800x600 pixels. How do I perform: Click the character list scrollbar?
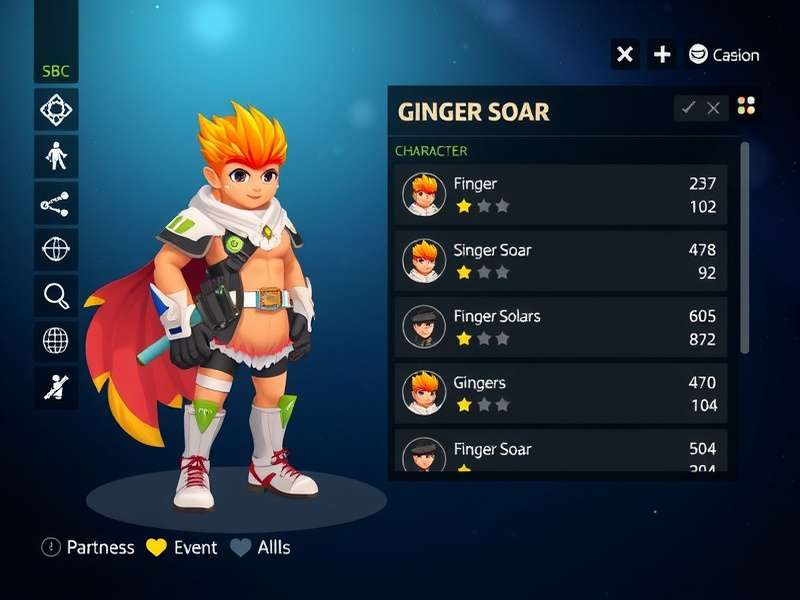click(744, 247)
